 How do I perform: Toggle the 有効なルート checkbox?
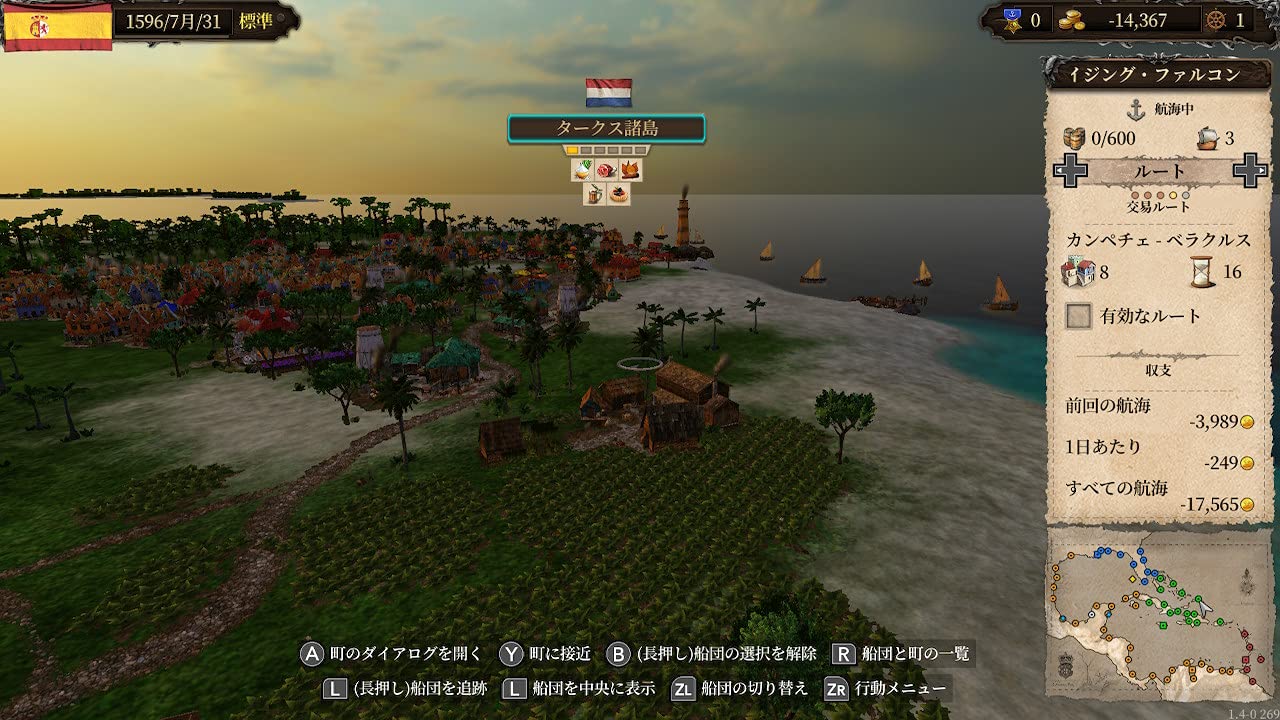tap(1078, 317)
